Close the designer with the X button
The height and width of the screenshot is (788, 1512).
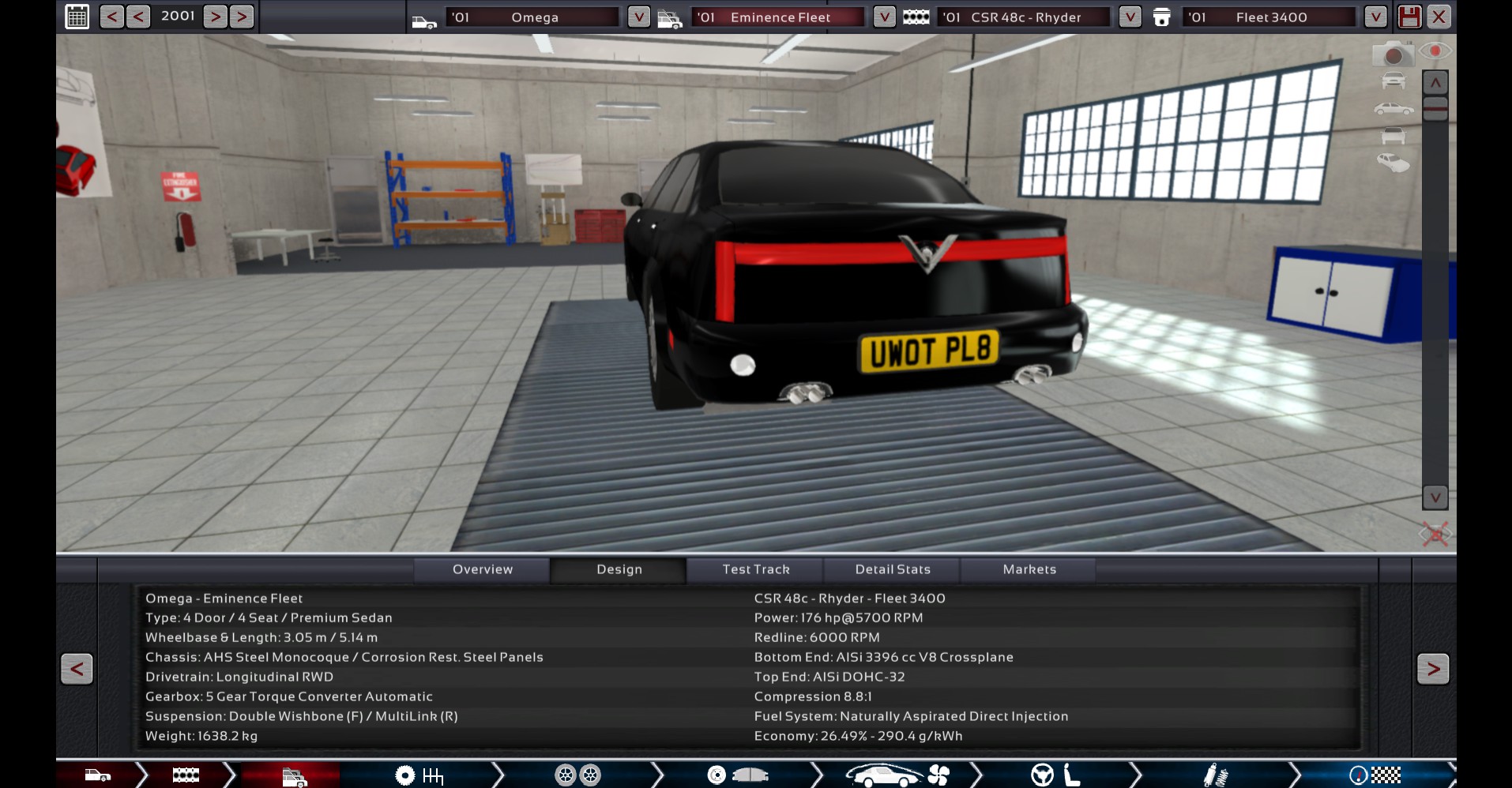(x=1439, y=17)
